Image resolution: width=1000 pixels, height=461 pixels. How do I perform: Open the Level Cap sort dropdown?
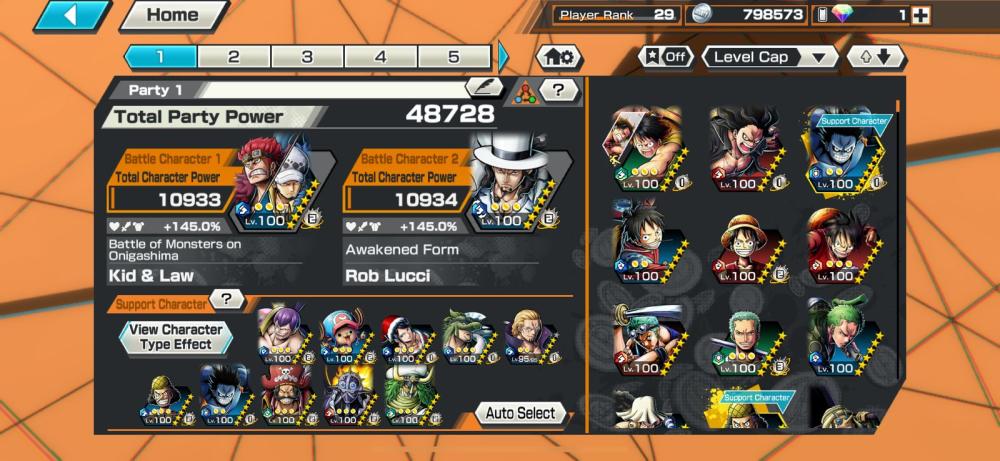(x=769, y=57)
